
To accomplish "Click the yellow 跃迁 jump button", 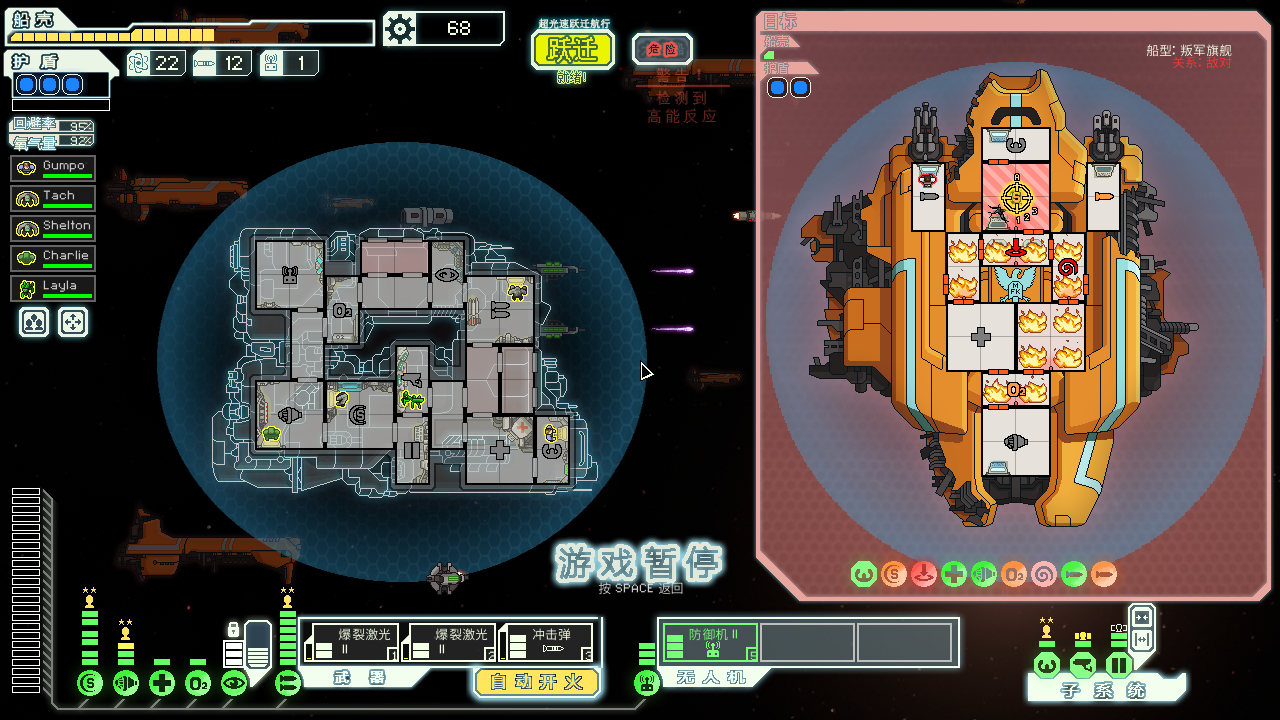I will (572, 49).
